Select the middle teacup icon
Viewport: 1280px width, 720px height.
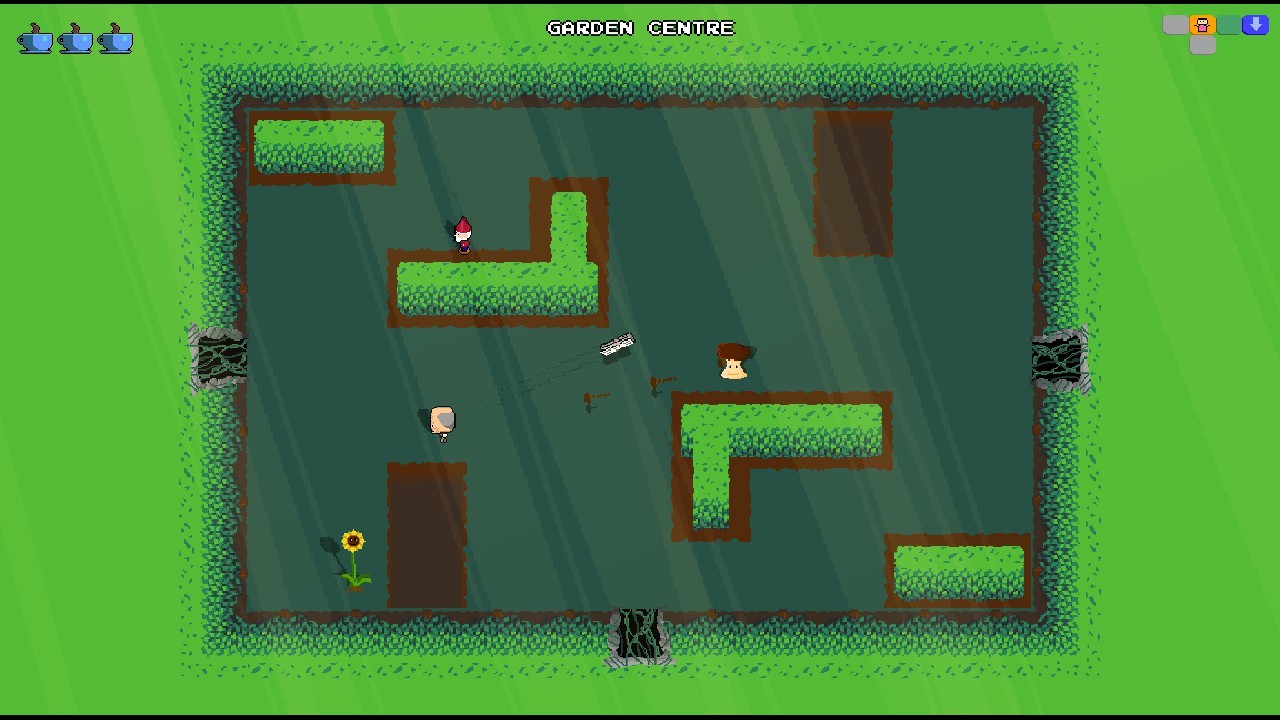click(74, 39)
